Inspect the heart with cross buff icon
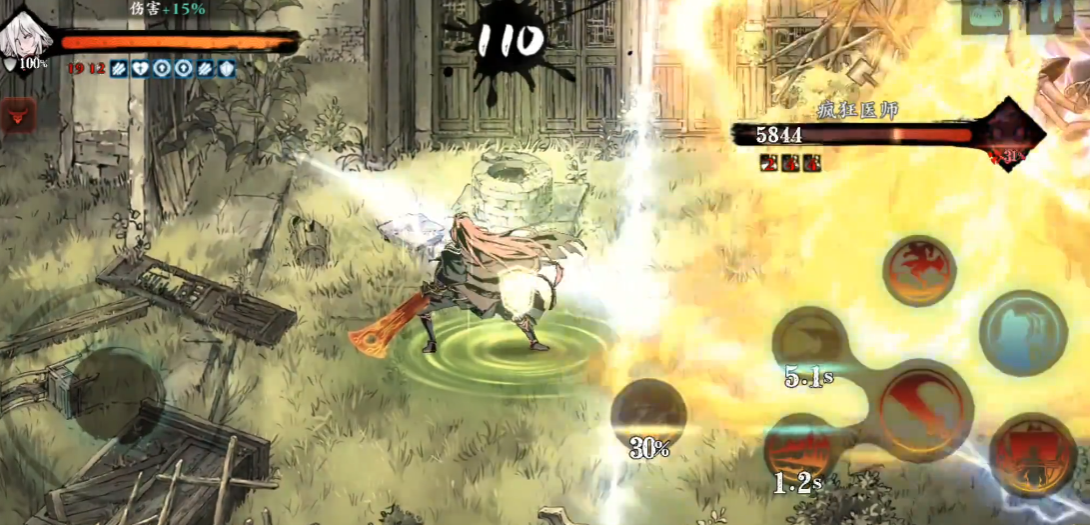1090x525 pixels. pyautogui.click(x=139, y=69)
